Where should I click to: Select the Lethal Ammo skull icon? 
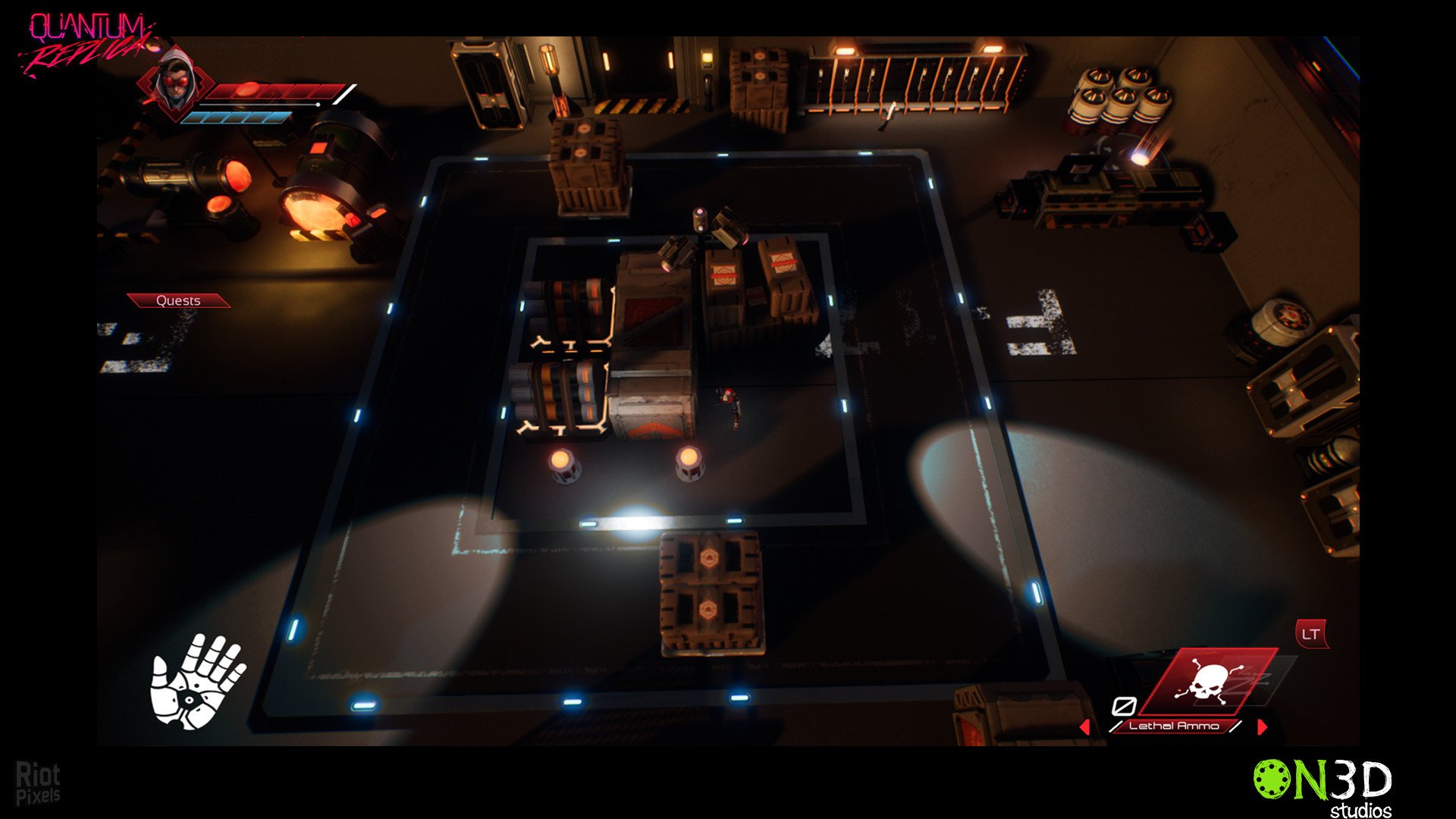coord(1209,680)
